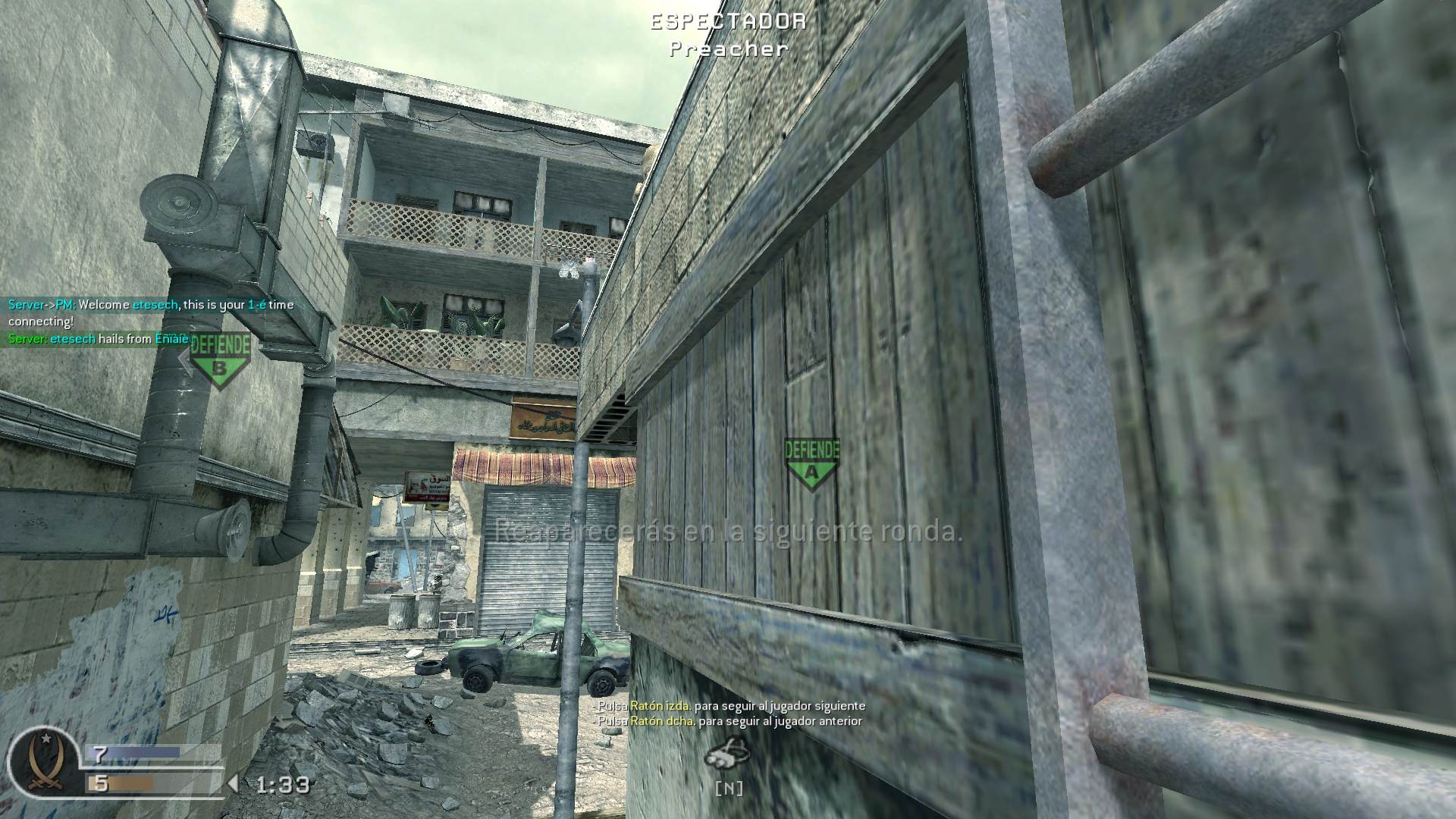The image size is (1456, 819).
Task: Click the [N] key prompt
Action: (x=730, y=789)
